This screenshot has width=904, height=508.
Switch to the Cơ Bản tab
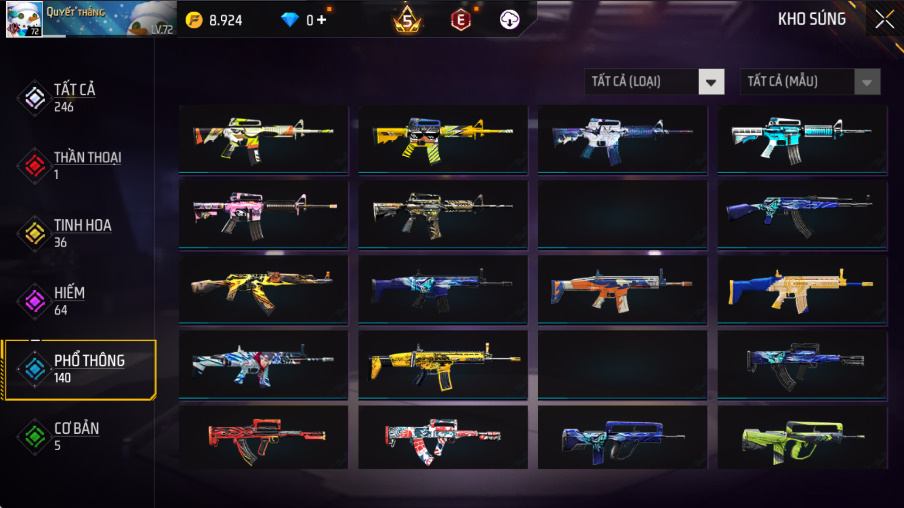(x=74, y=436)
